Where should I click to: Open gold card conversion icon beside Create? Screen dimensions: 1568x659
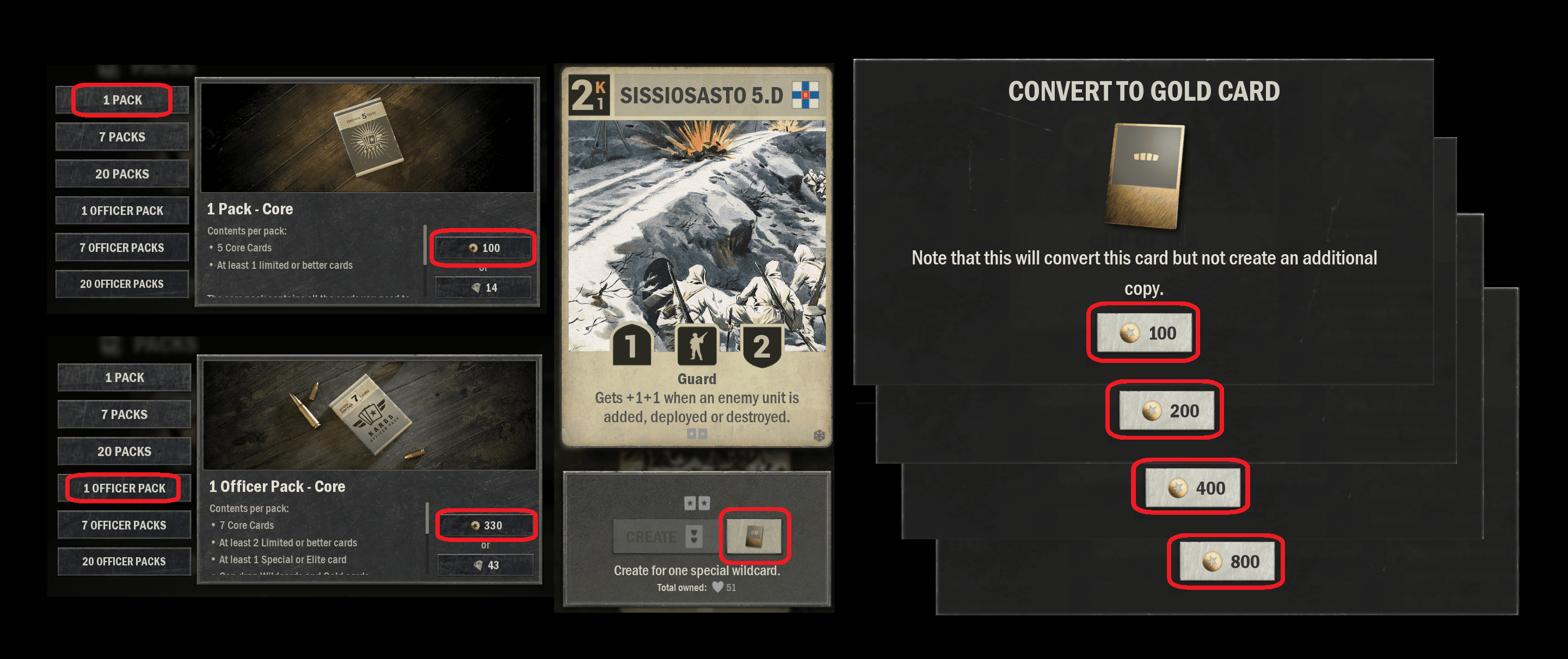point(754,535)
